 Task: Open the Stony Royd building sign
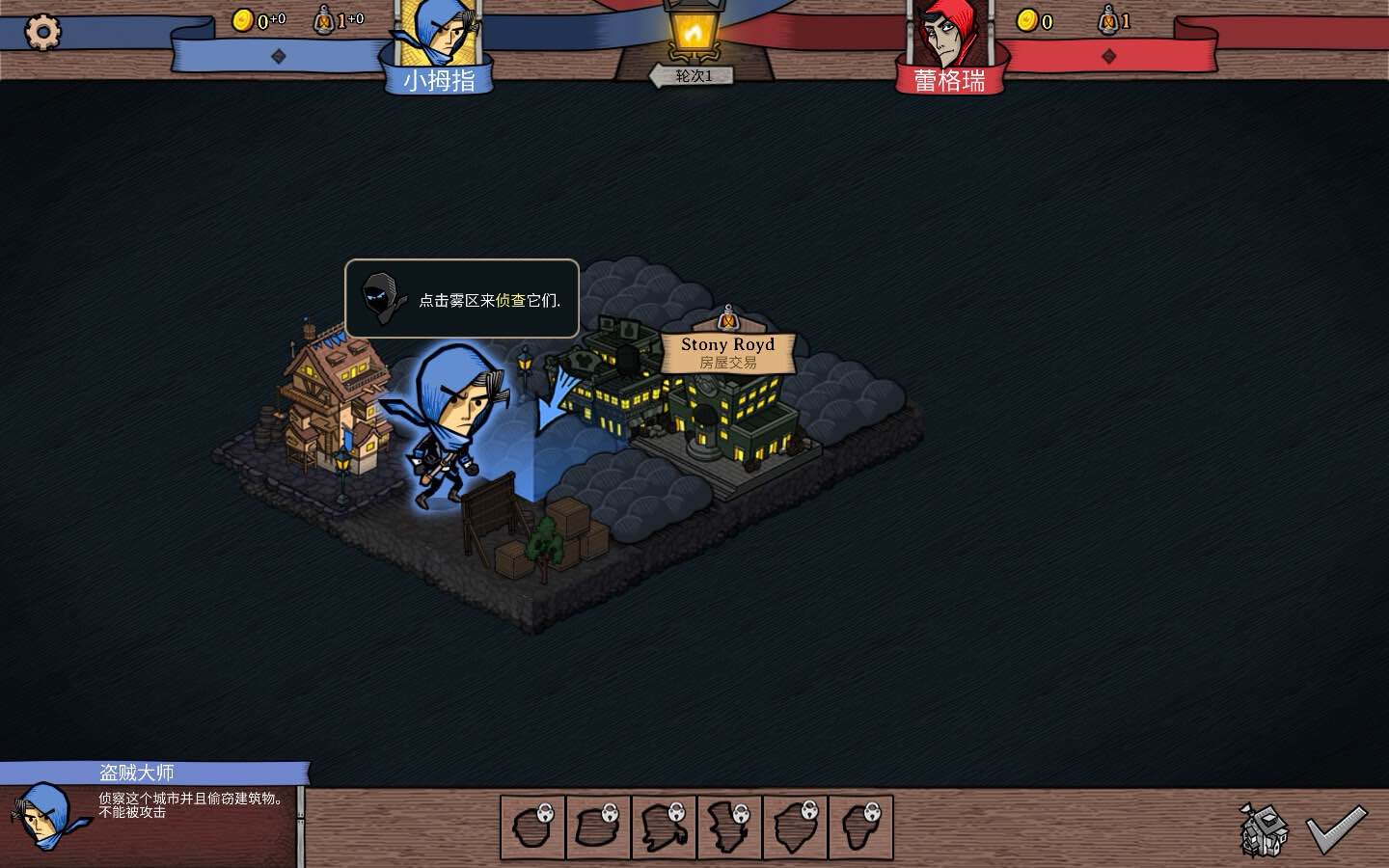point(728,353)
